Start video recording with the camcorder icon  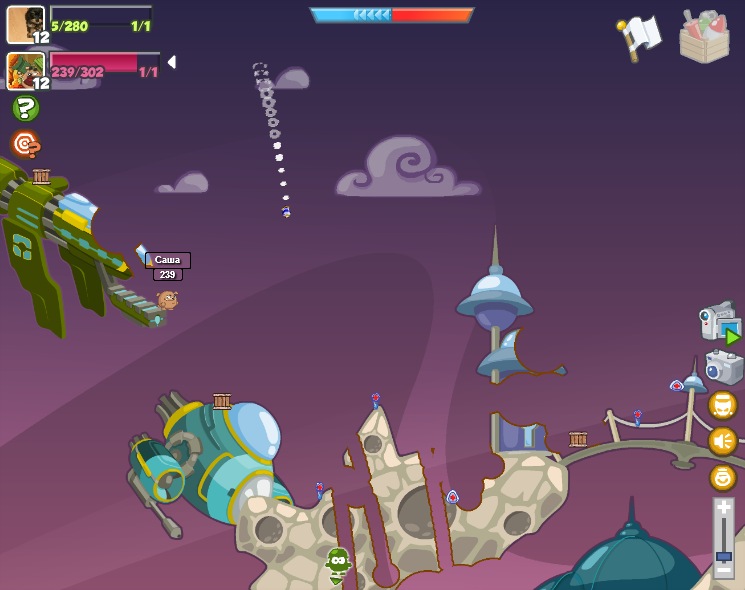(x=720, y=322)
